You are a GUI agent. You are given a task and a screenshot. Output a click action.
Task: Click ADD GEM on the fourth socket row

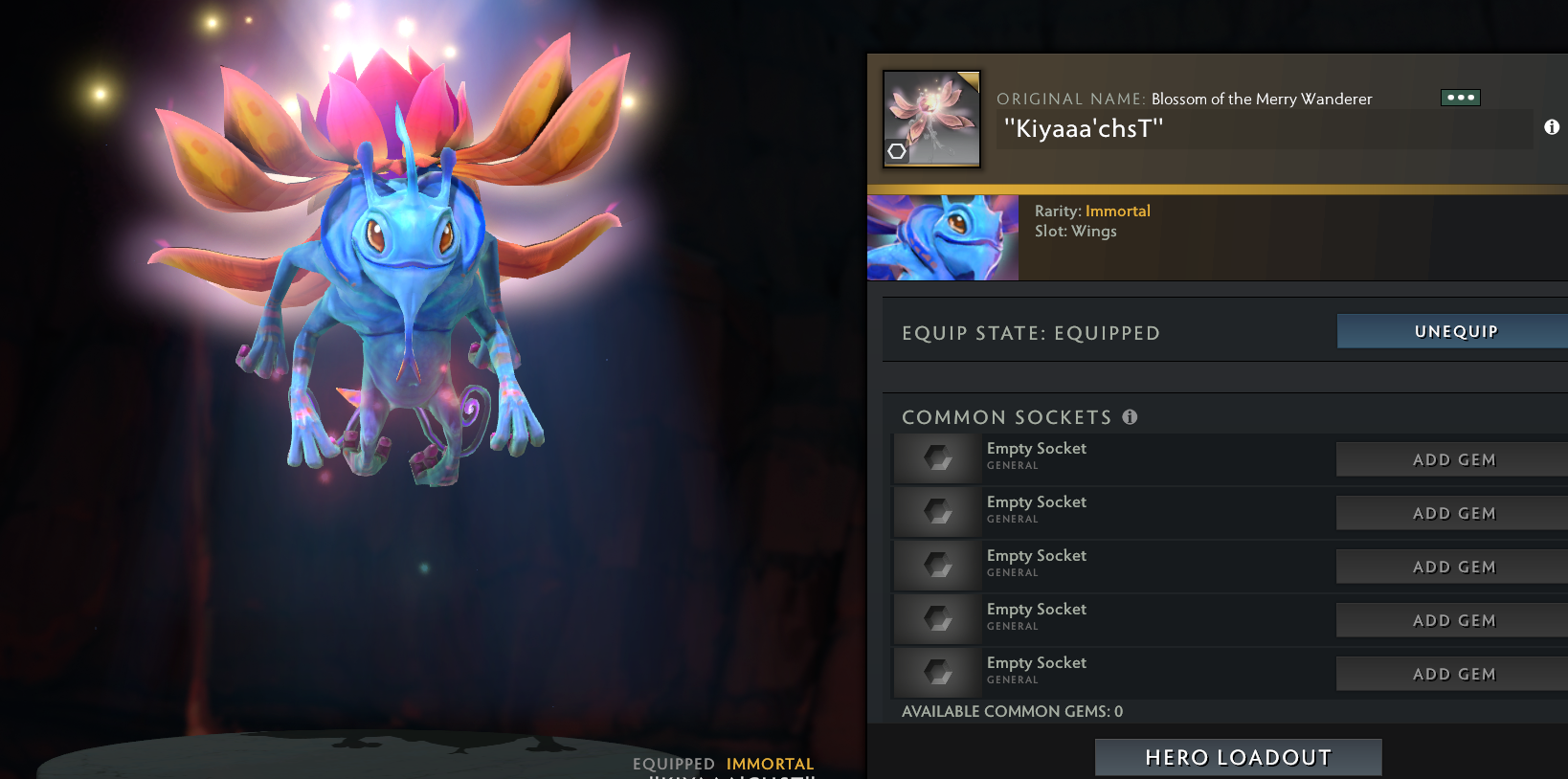[x=1455, y=620]
